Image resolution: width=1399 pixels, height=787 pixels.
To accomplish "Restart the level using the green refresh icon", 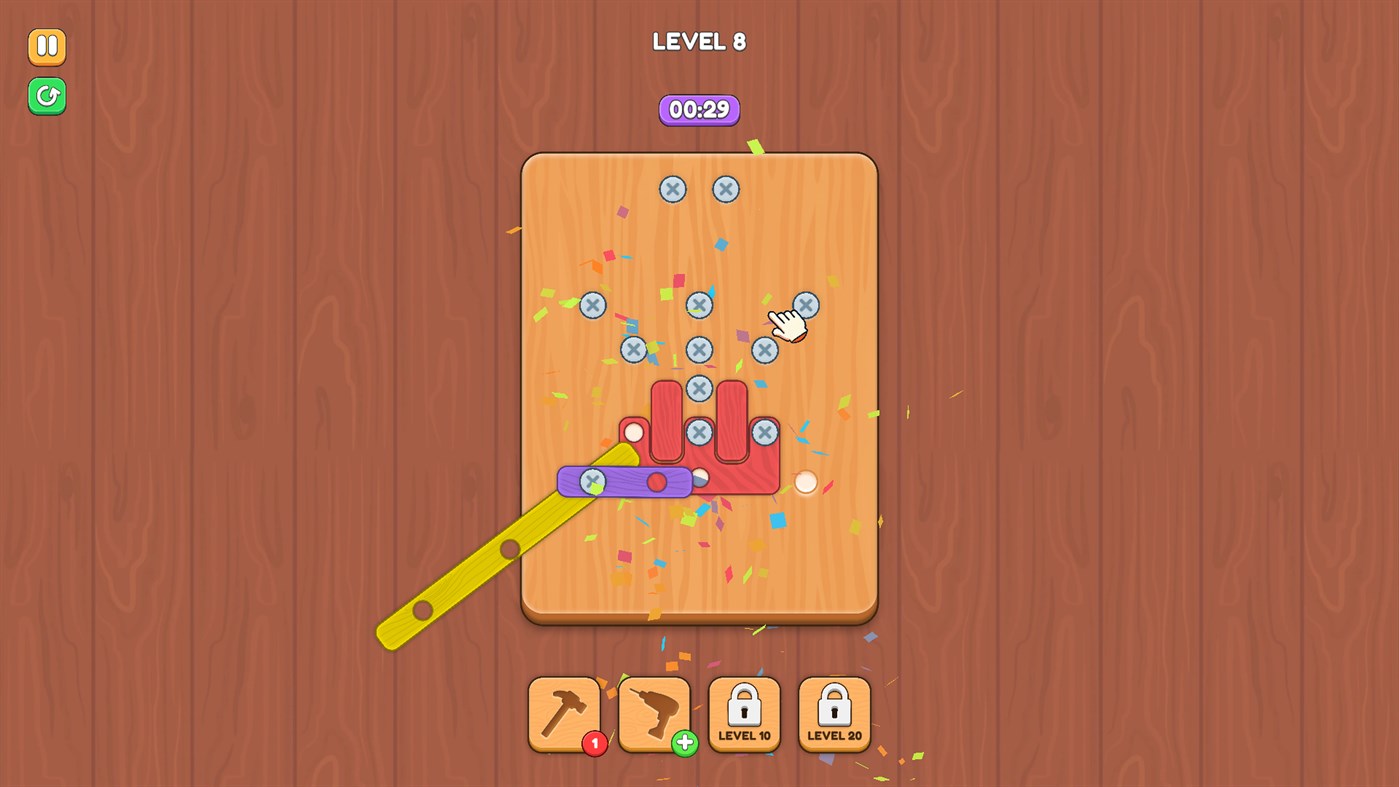I will point(46,96).
